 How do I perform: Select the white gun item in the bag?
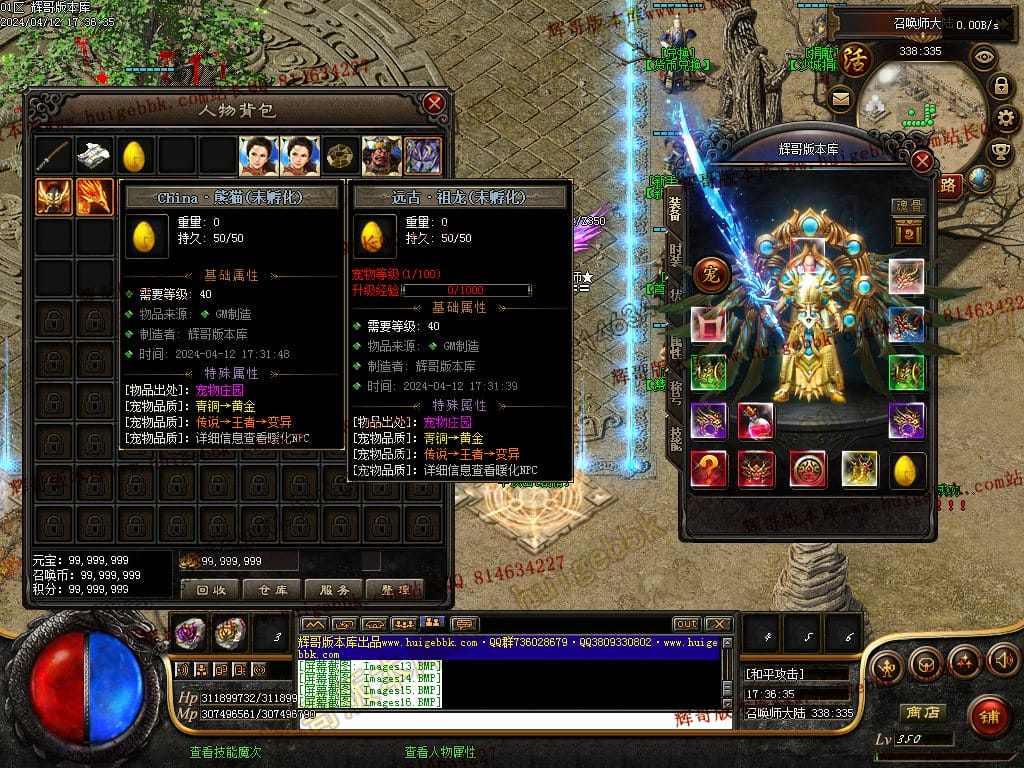tap(94, 156)
